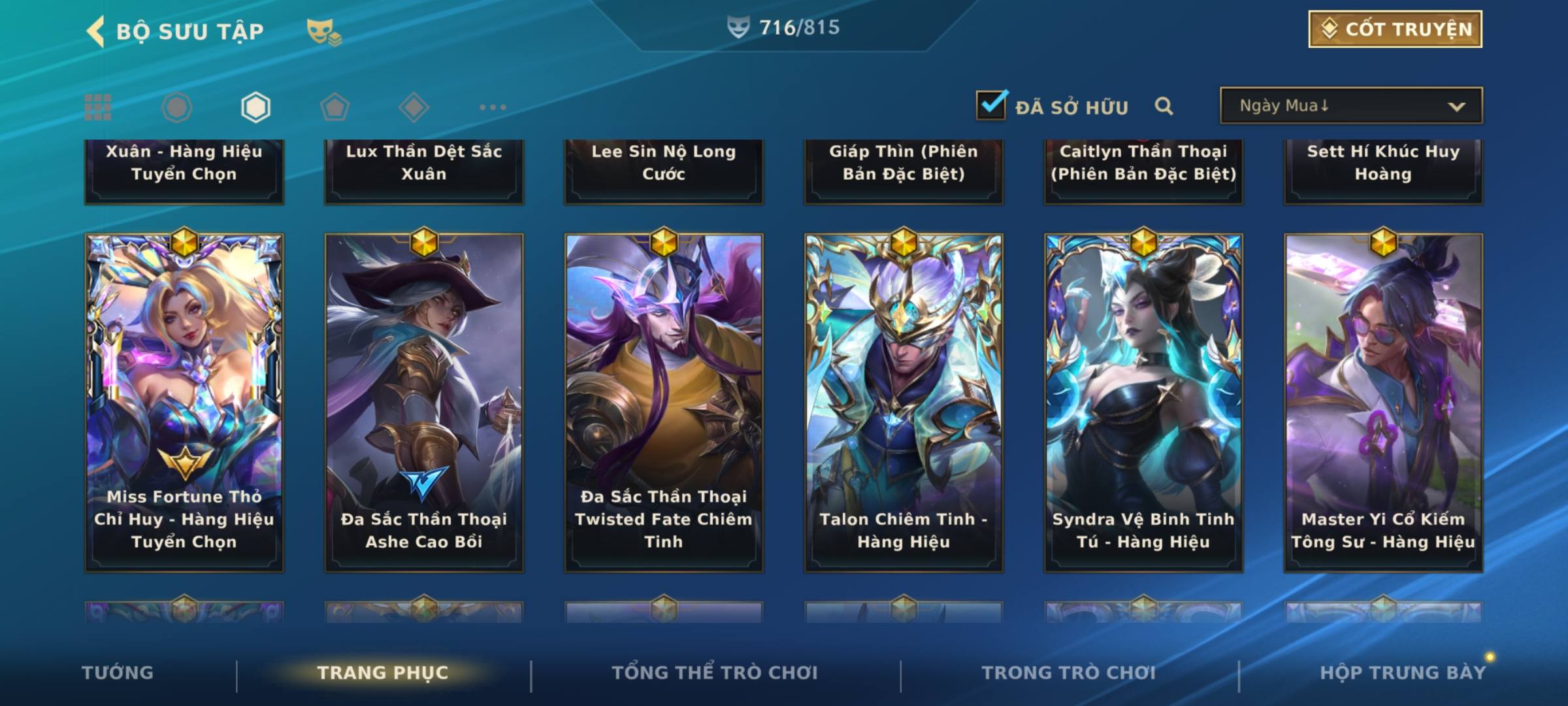Image resolution: width=1568 pixels, height=706 pixels.
Task: Switch to Tổng Thể Trò Chơi tab
Action: [x=715, y=673]
